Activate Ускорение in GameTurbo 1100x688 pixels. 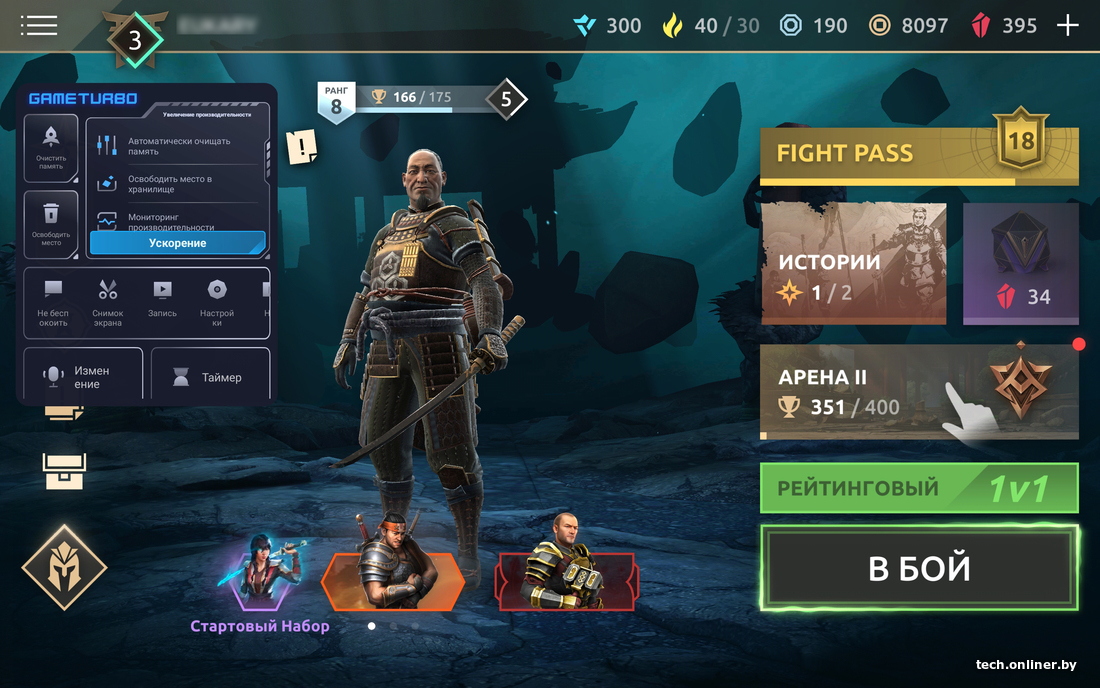click(177, 243)
